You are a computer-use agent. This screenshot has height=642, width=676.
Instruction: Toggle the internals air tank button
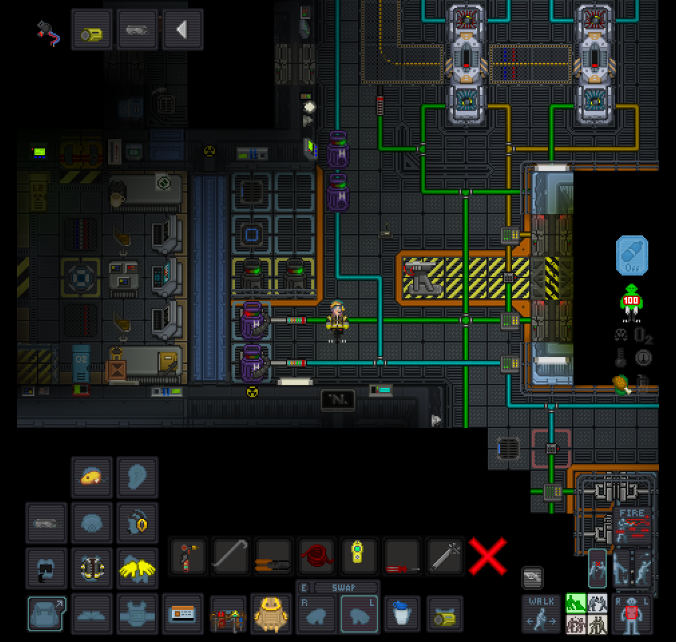click(x=632, y=255)
